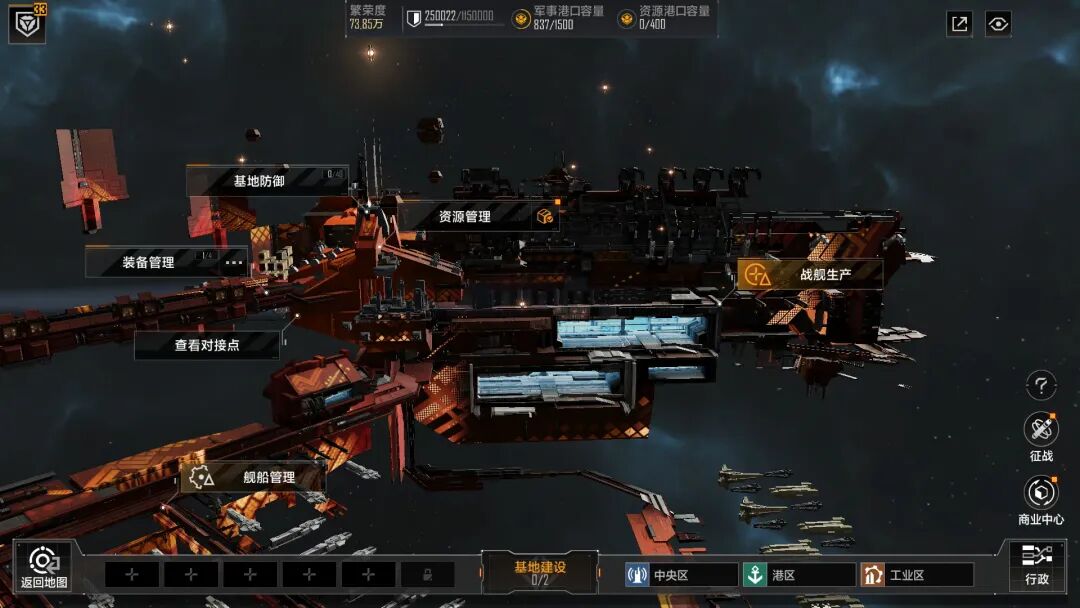Viewport: 1080px width, 608px height.
Task: Click the question mark help icon
Action: (1041, 384)
